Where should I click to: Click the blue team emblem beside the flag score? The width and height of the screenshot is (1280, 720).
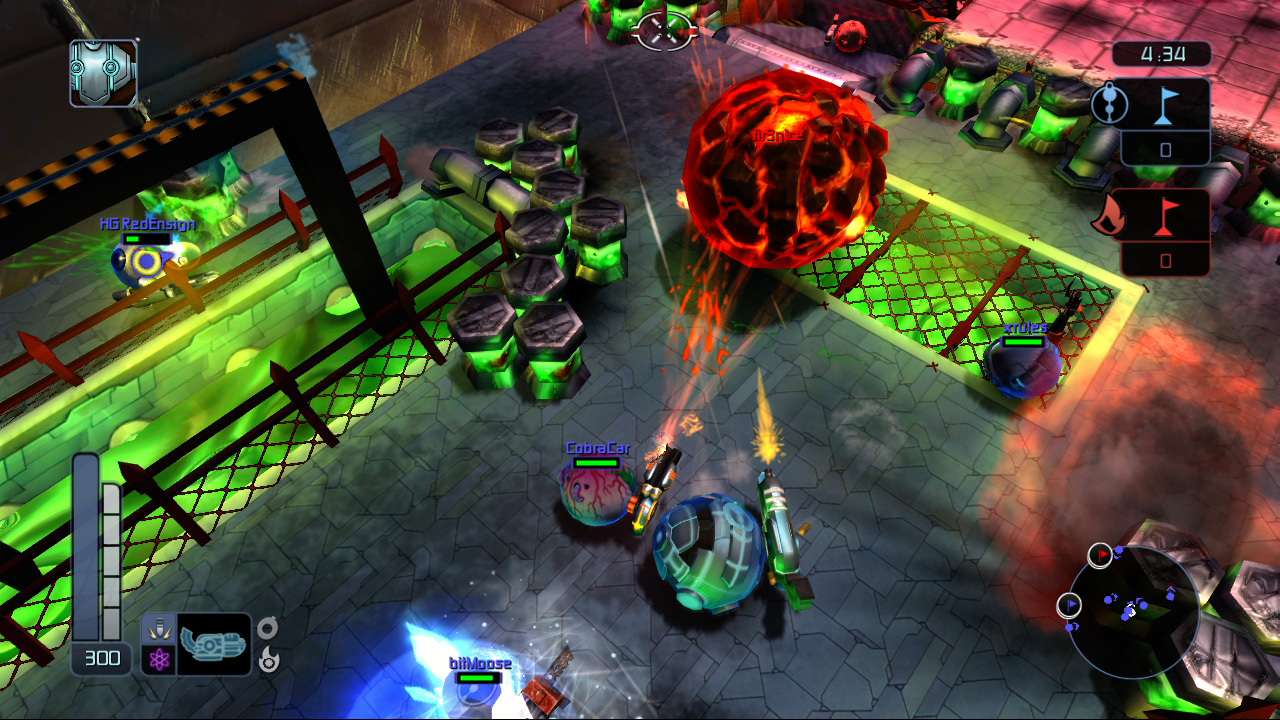pyautogui.click(x=1109, y=104)
